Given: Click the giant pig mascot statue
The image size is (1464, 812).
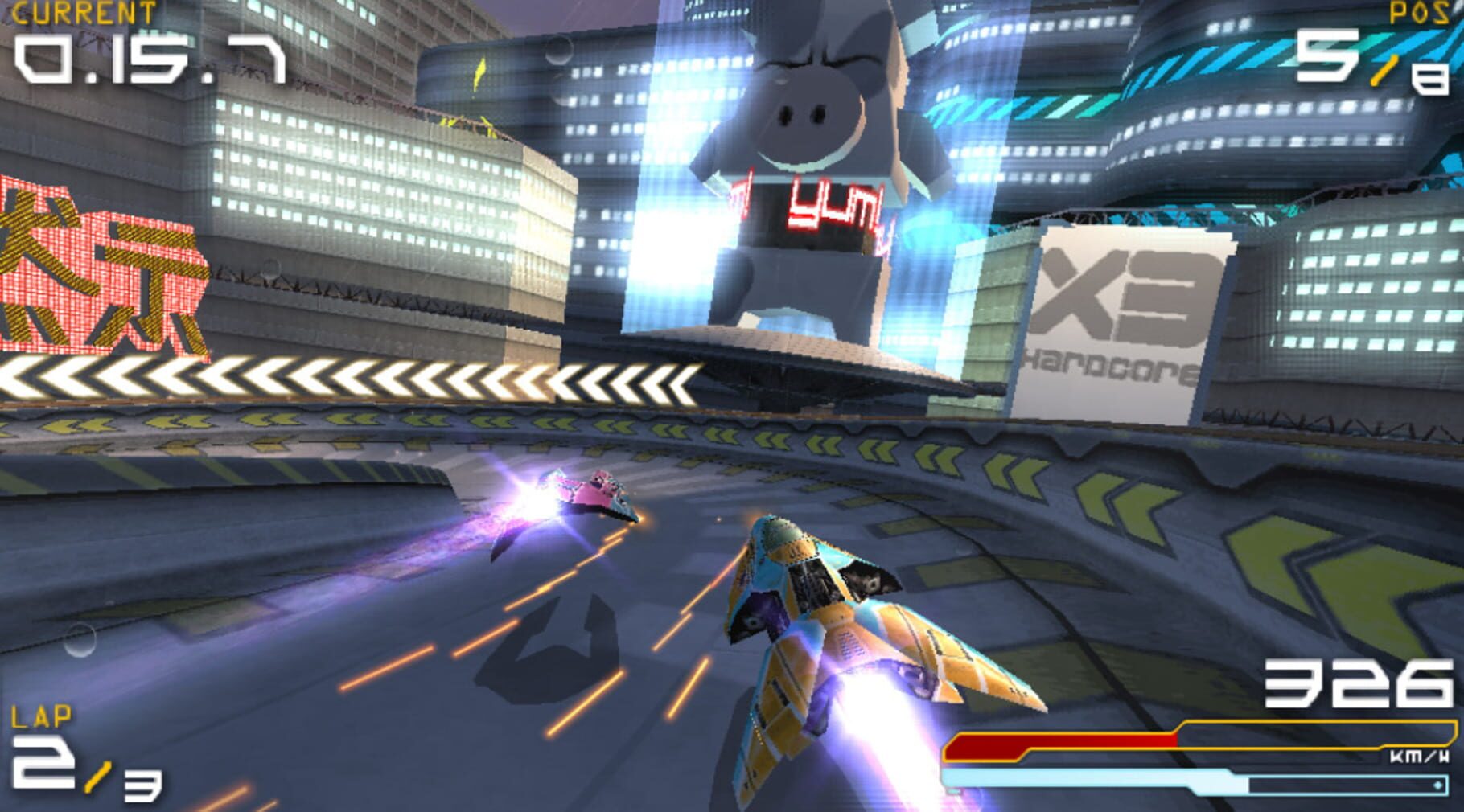Looking at the screenshot, I should 804,145.
